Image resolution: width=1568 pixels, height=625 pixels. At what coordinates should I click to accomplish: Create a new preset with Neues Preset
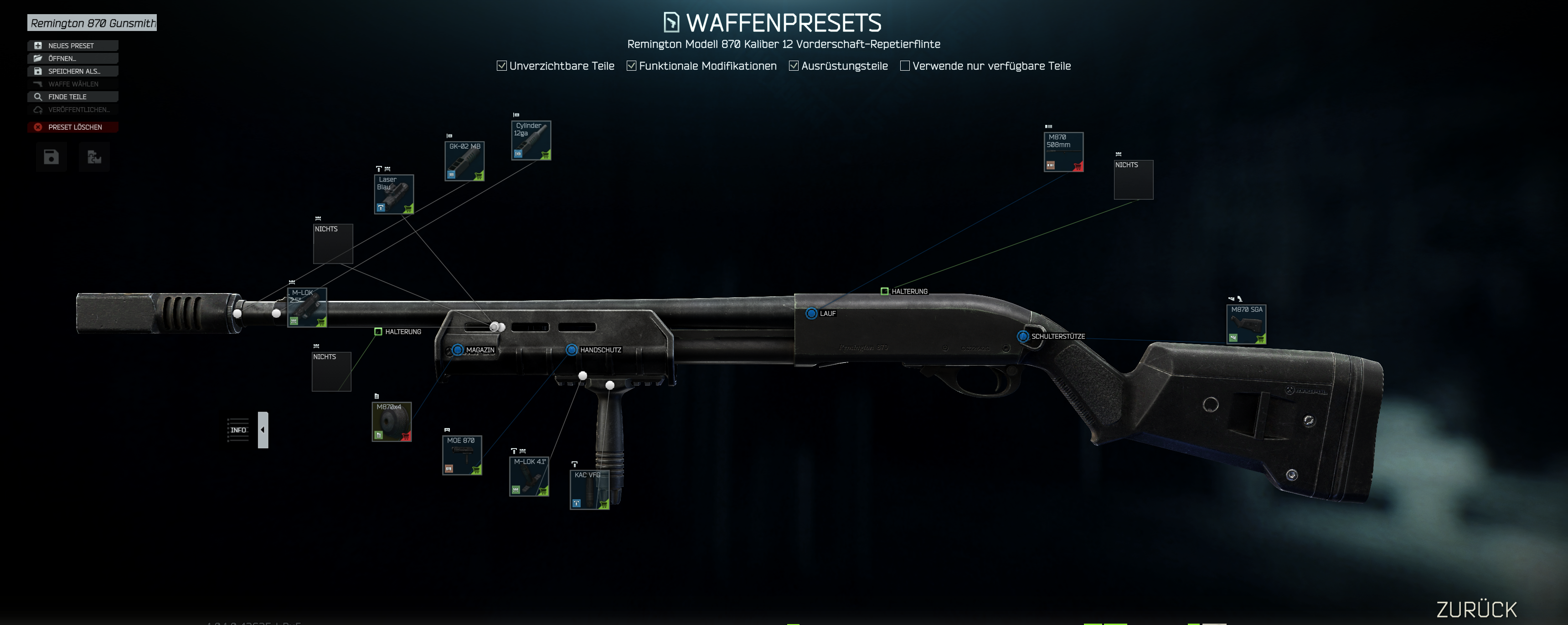[72, 46]
